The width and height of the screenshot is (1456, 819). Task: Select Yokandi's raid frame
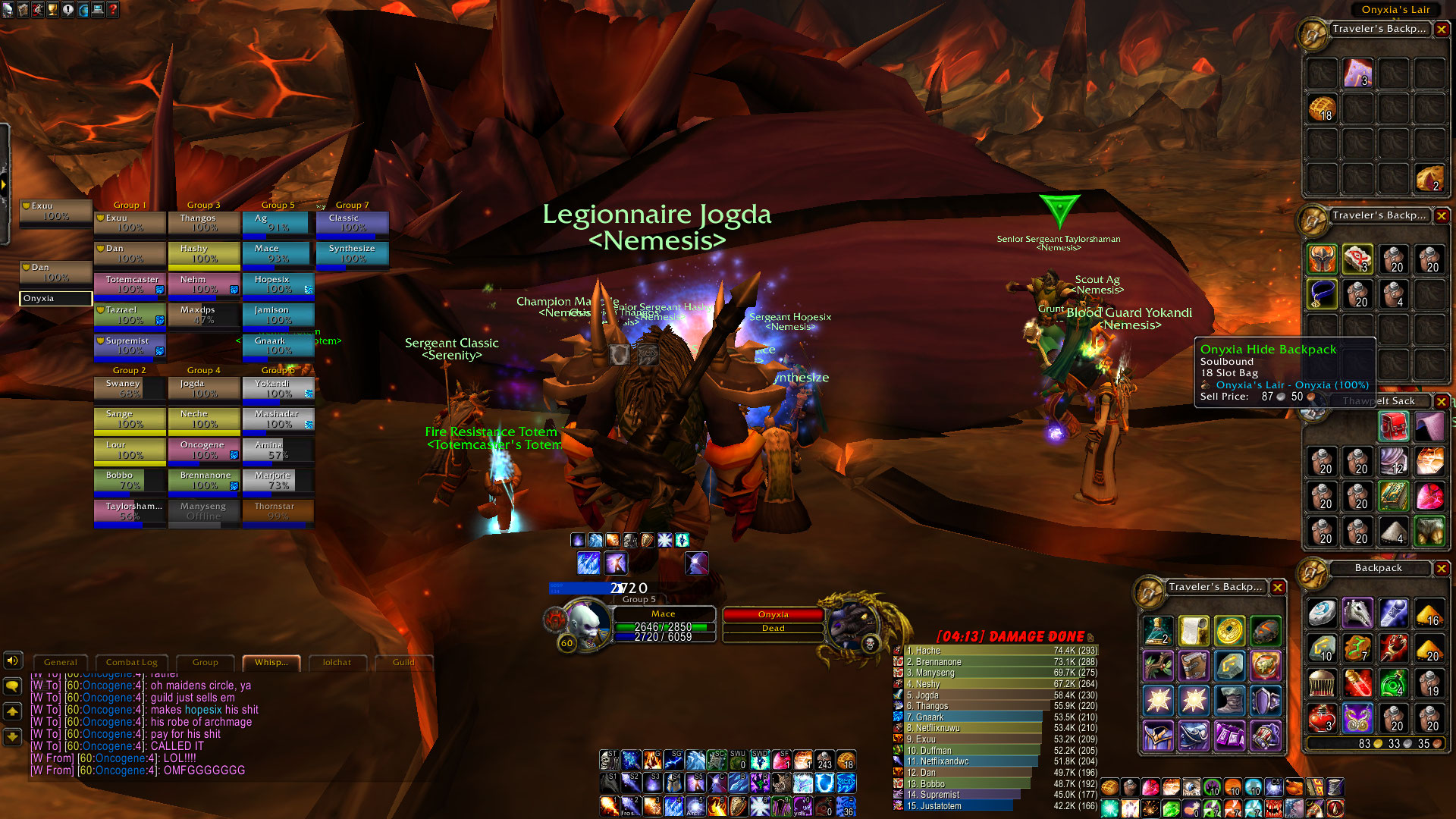(x=278, y=388)
